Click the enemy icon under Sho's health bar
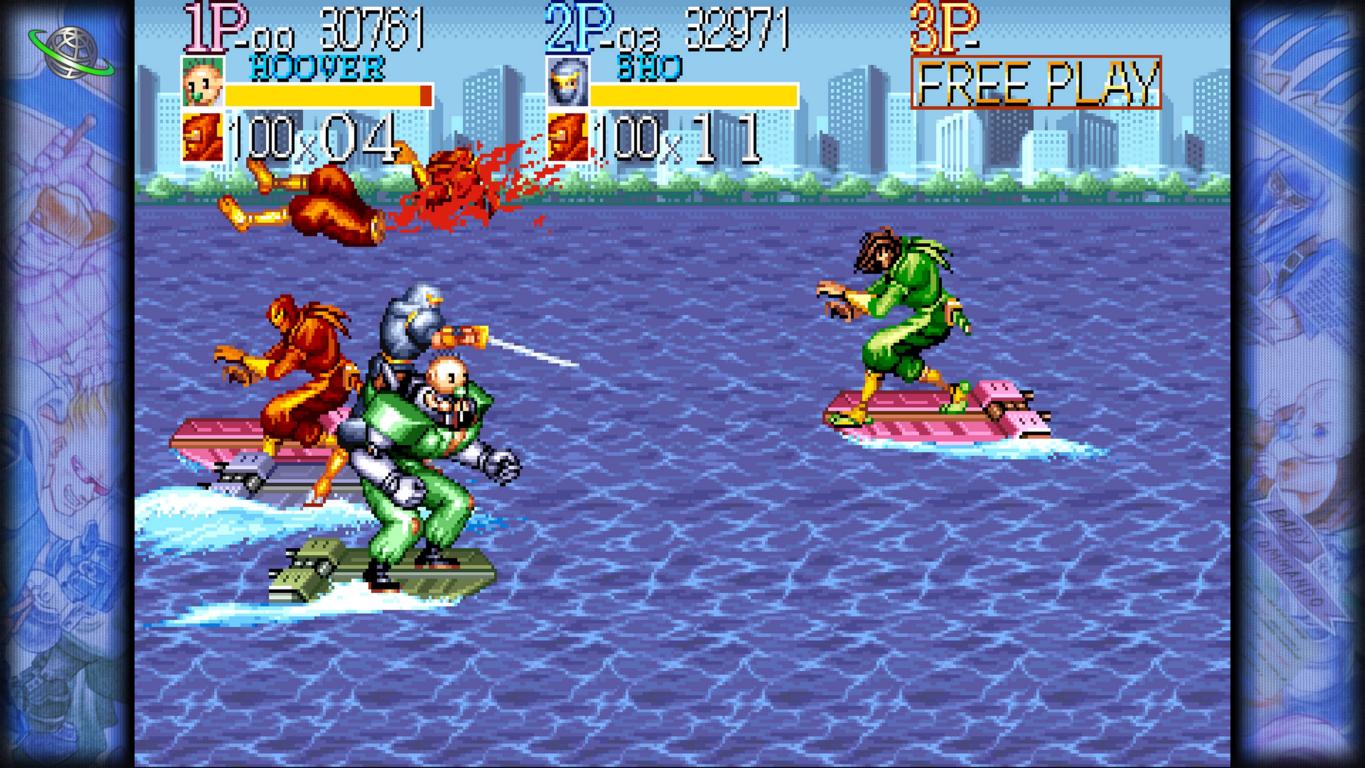This screenshot has width=1365, height=768. click(x=567, y=138)
